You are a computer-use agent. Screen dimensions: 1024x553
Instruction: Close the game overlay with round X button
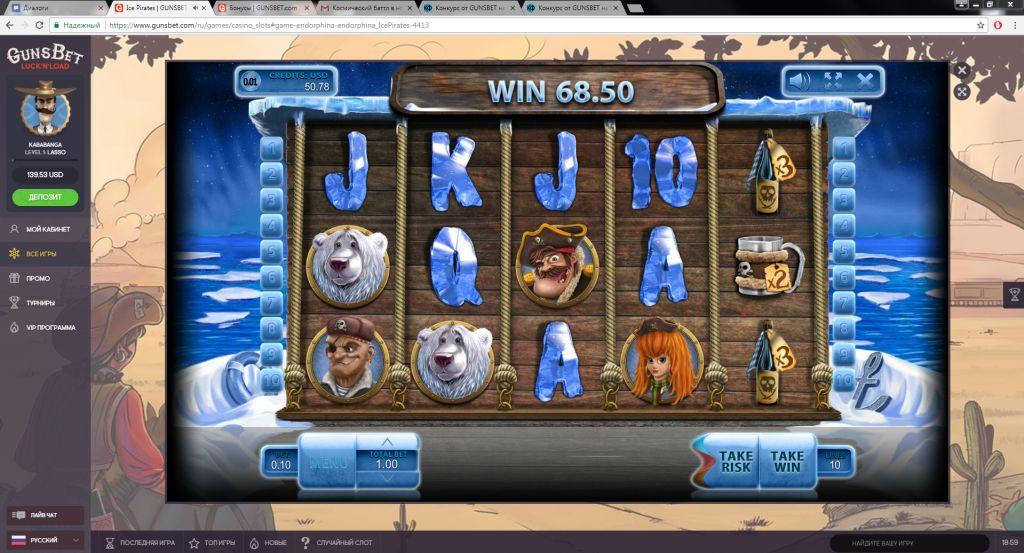962,71
